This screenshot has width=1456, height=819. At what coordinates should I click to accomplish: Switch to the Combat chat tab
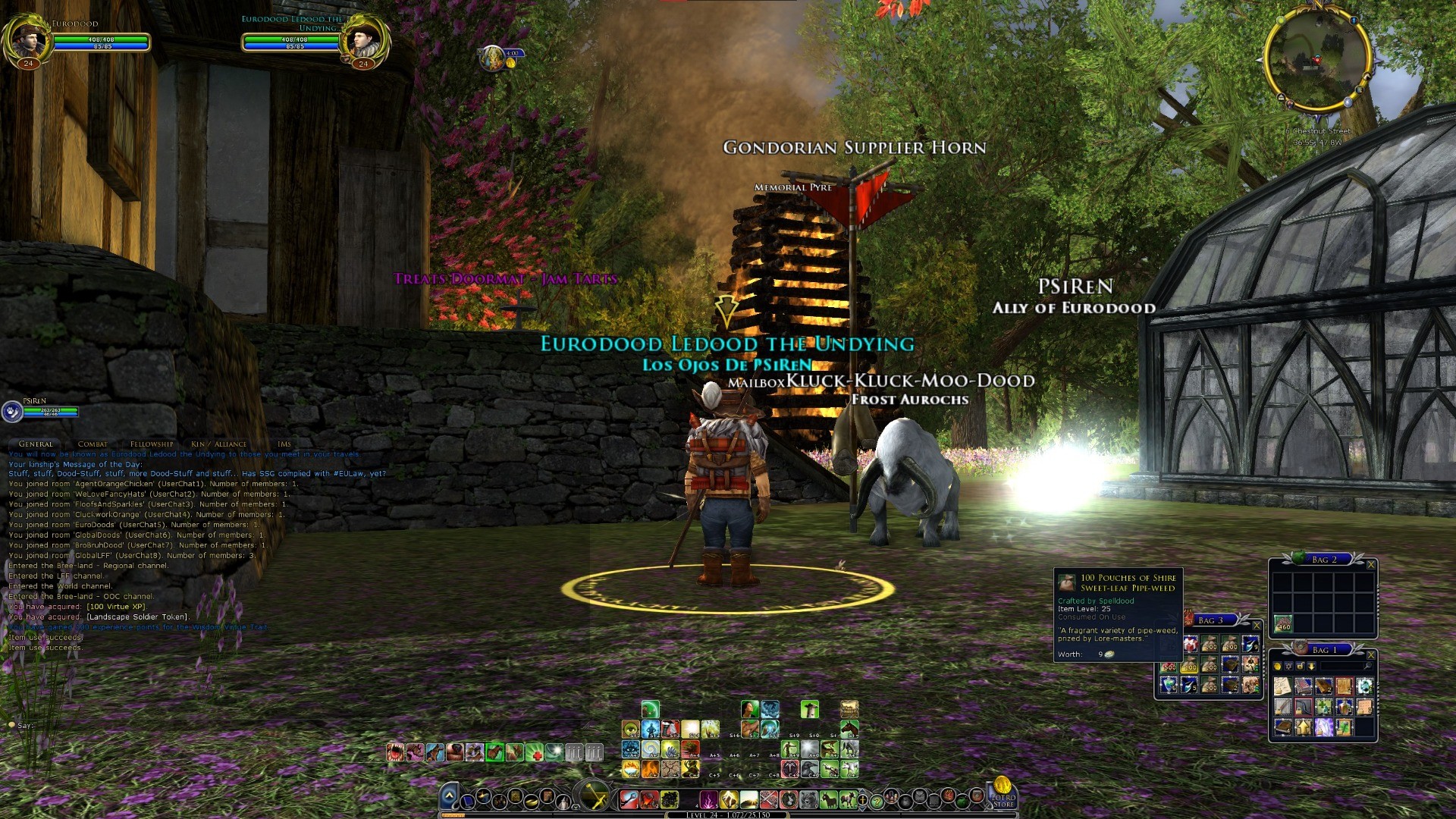pos(93,444)
